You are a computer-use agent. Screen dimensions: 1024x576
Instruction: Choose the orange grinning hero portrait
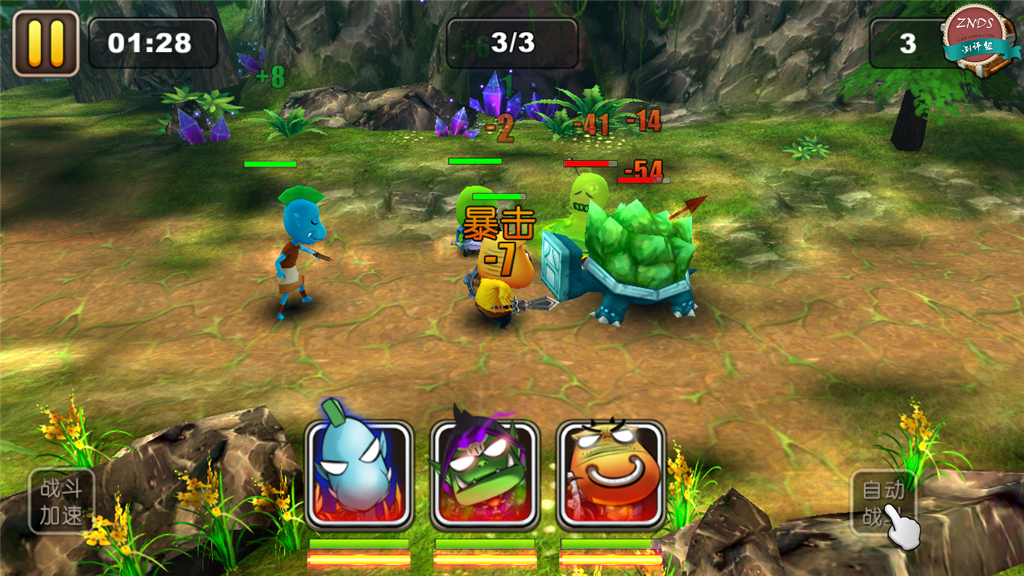tap(611, 474)
